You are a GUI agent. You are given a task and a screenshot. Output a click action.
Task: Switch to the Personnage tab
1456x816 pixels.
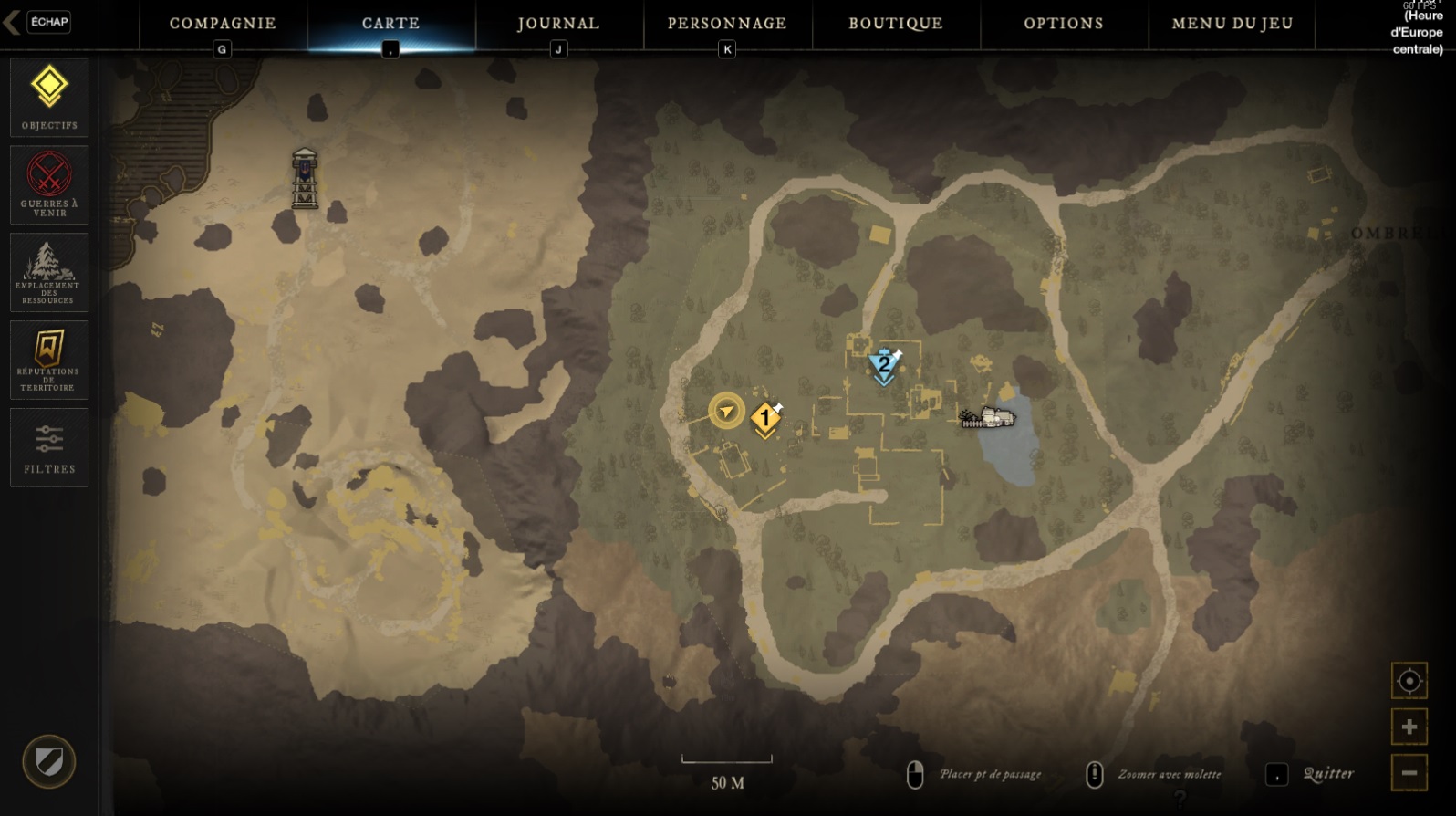pos(727,24)
